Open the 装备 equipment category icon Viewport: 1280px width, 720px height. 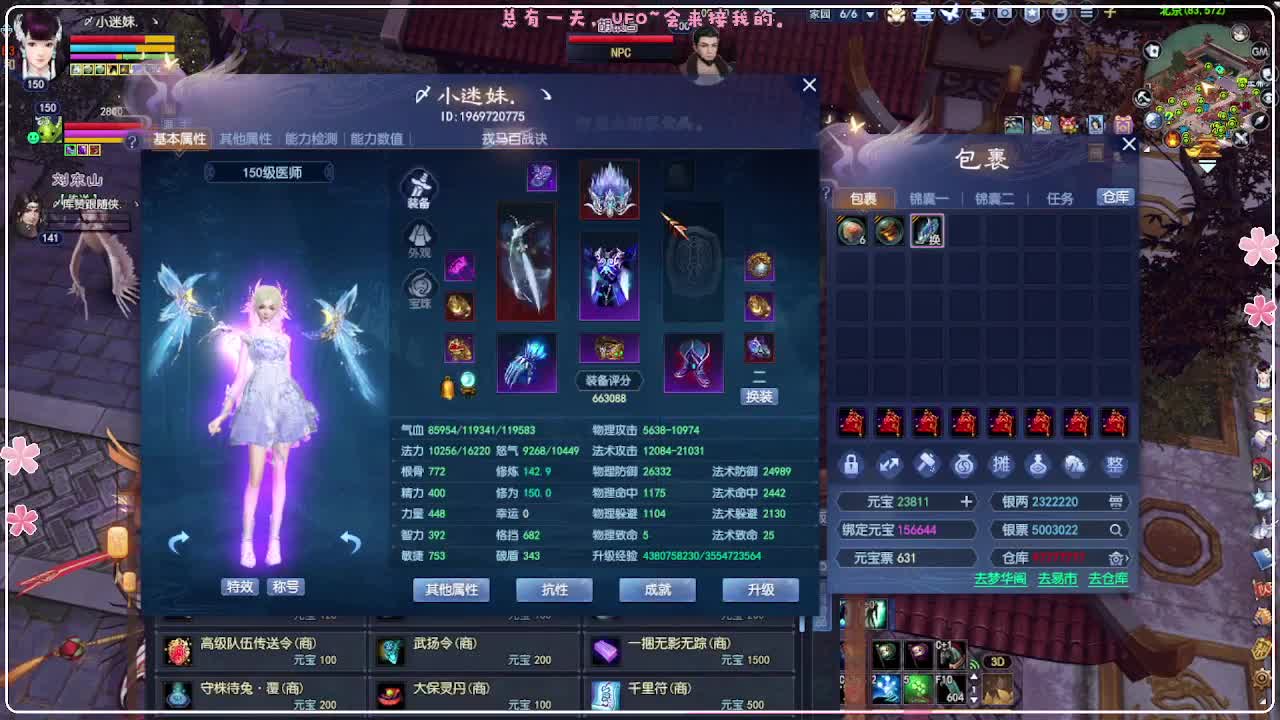pyautogui.click(x=417, y=187)
